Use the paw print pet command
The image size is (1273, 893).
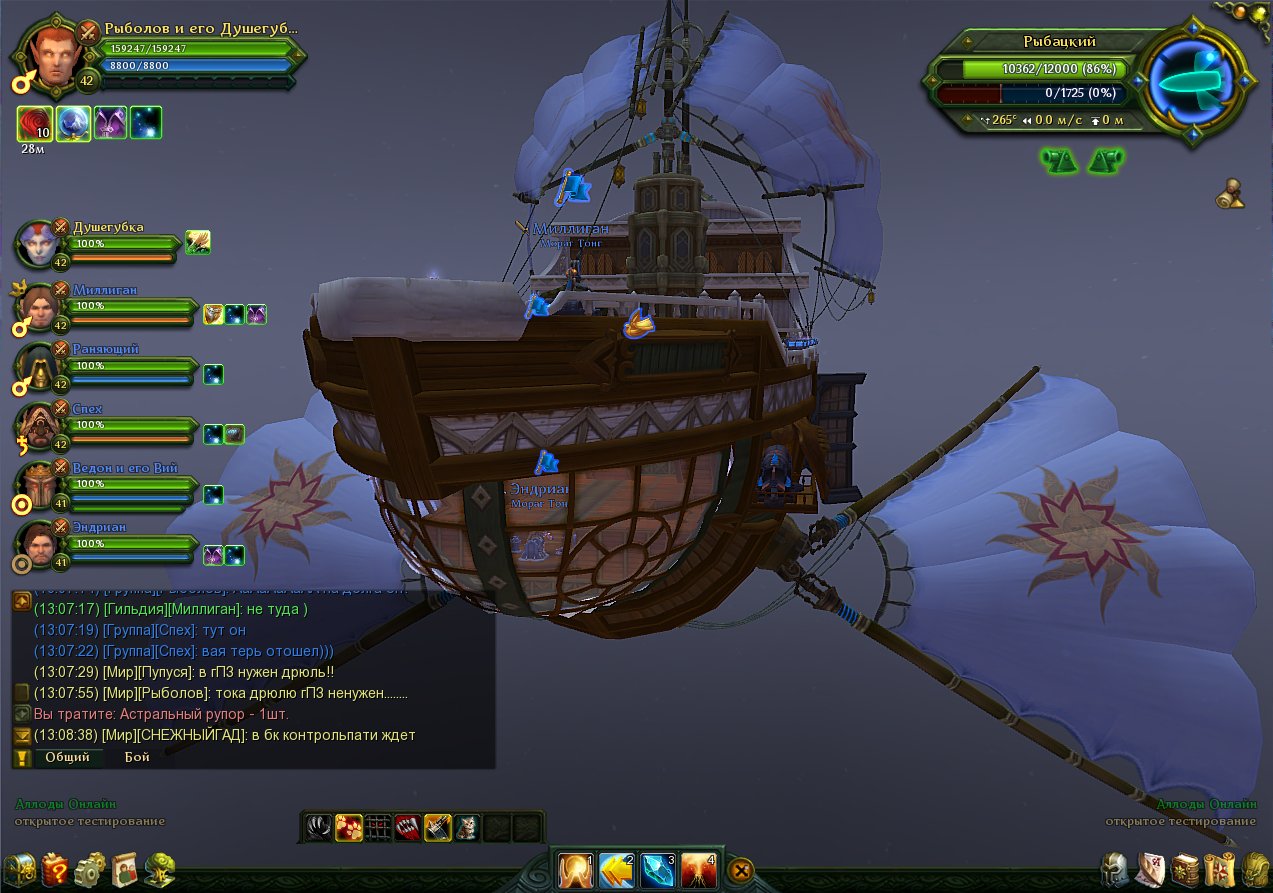[348, 827]
